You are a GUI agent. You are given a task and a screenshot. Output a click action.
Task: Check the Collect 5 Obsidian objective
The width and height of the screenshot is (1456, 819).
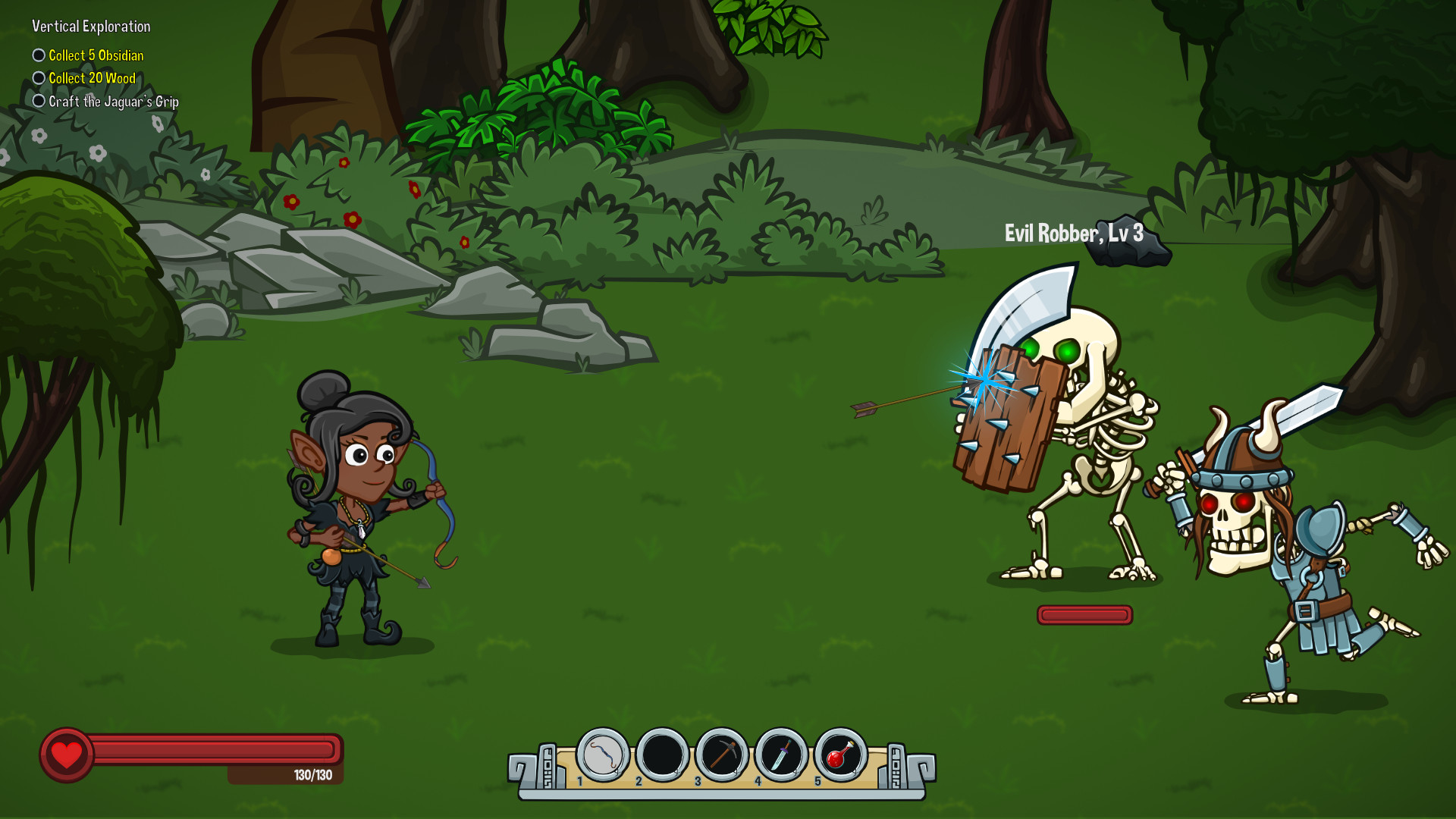pyautogui.click(x=38, y=55)
